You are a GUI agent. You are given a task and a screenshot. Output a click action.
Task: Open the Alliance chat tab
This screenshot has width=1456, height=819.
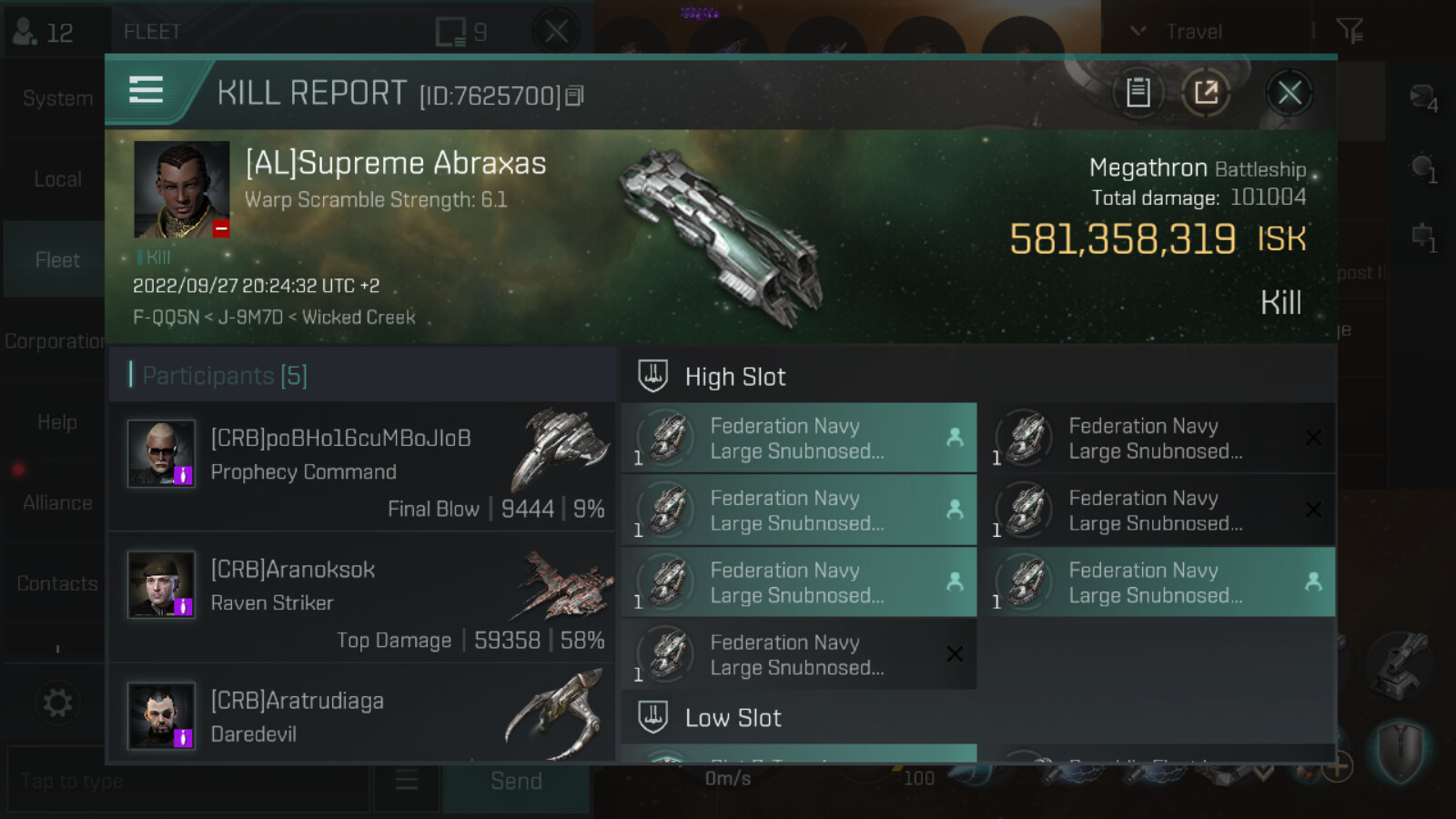[56, 502]
